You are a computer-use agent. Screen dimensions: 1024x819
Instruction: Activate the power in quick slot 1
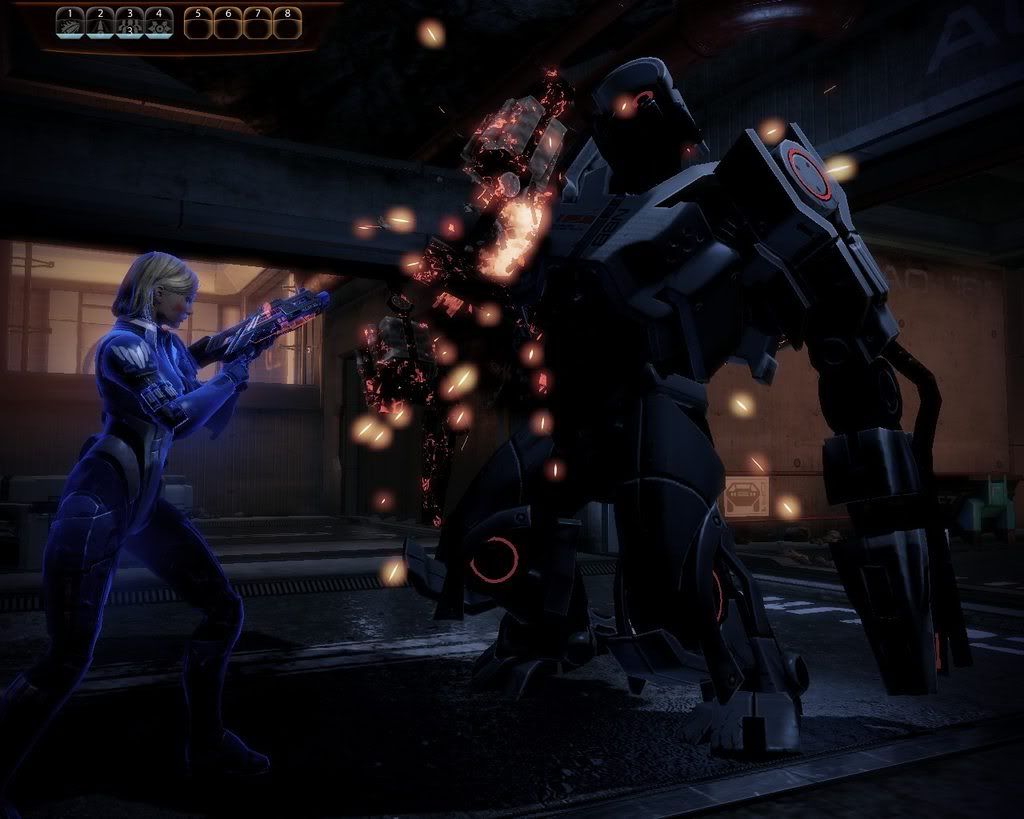70,23
